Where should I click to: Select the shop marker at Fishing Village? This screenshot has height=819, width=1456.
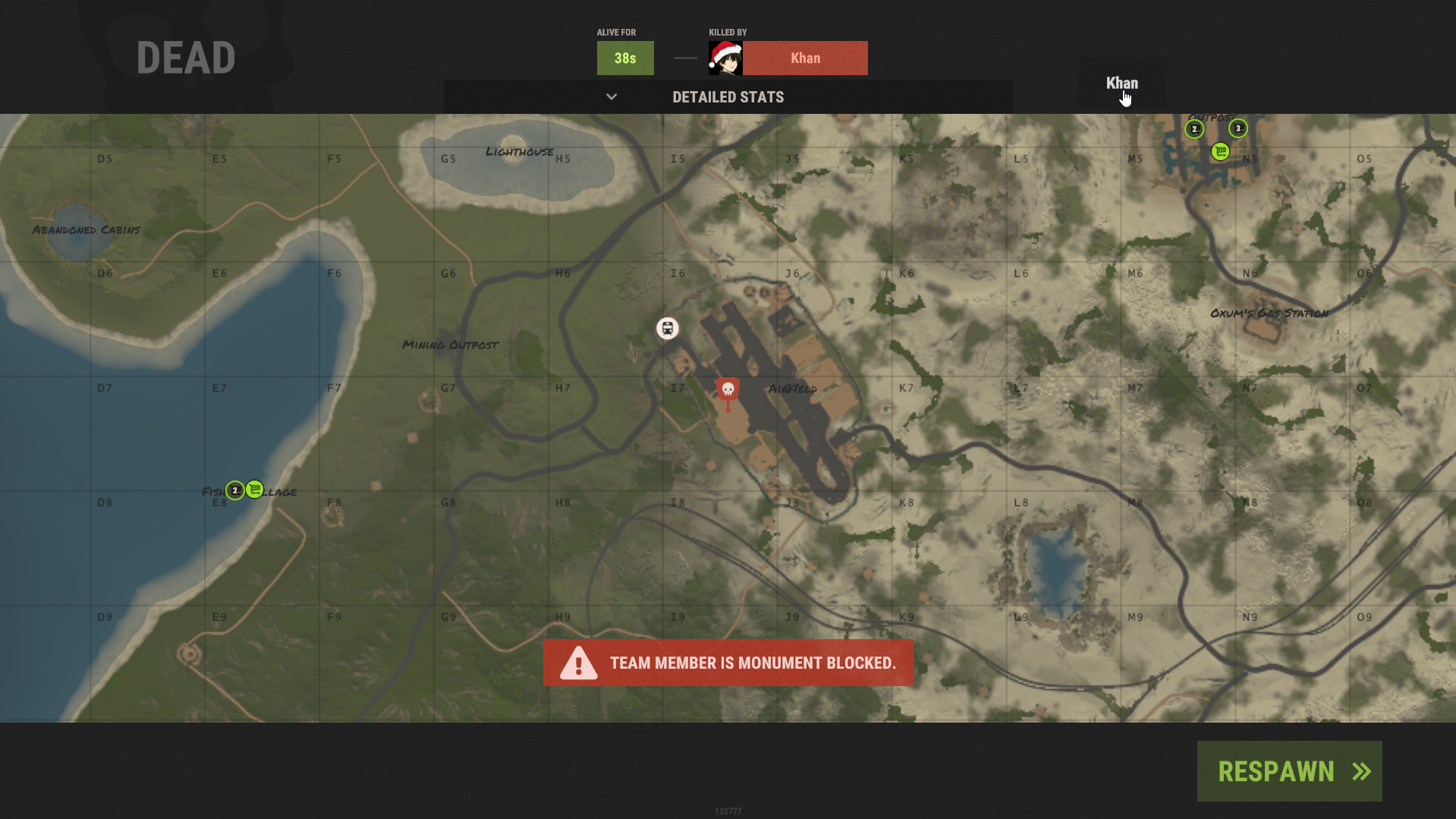[255, 490]
